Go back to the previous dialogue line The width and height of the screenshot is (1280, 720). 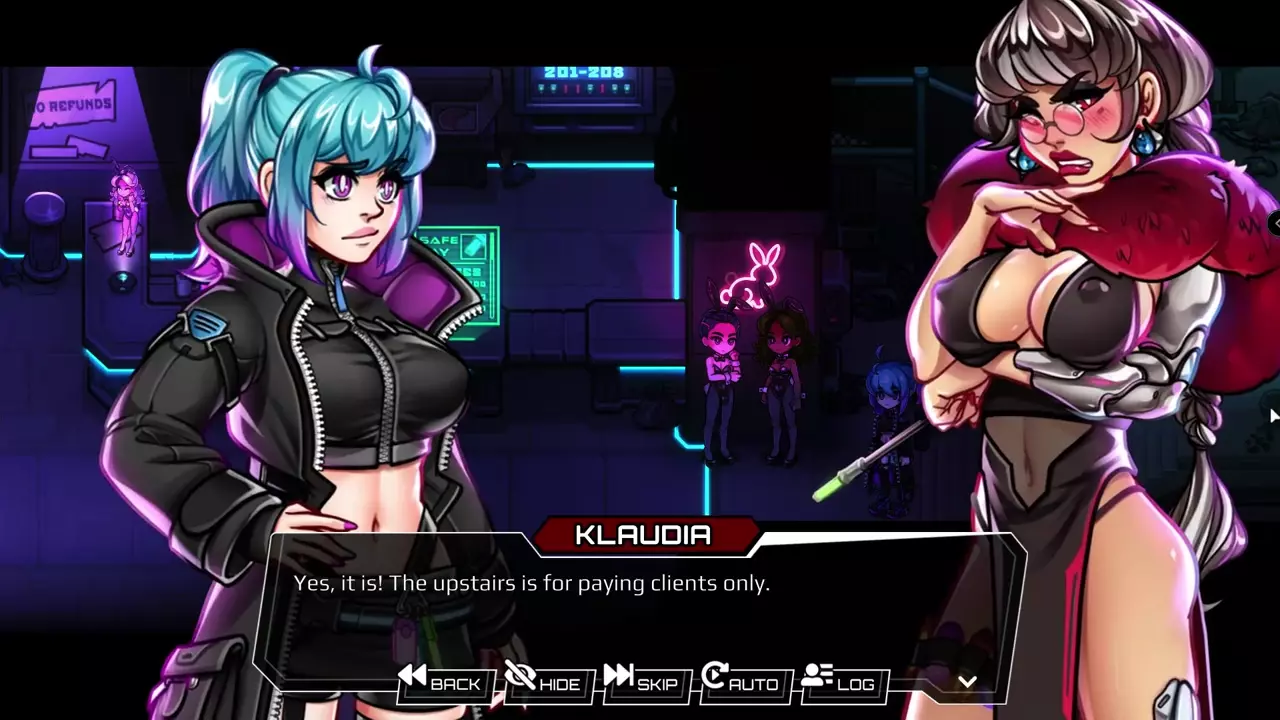tap(441, 682)
